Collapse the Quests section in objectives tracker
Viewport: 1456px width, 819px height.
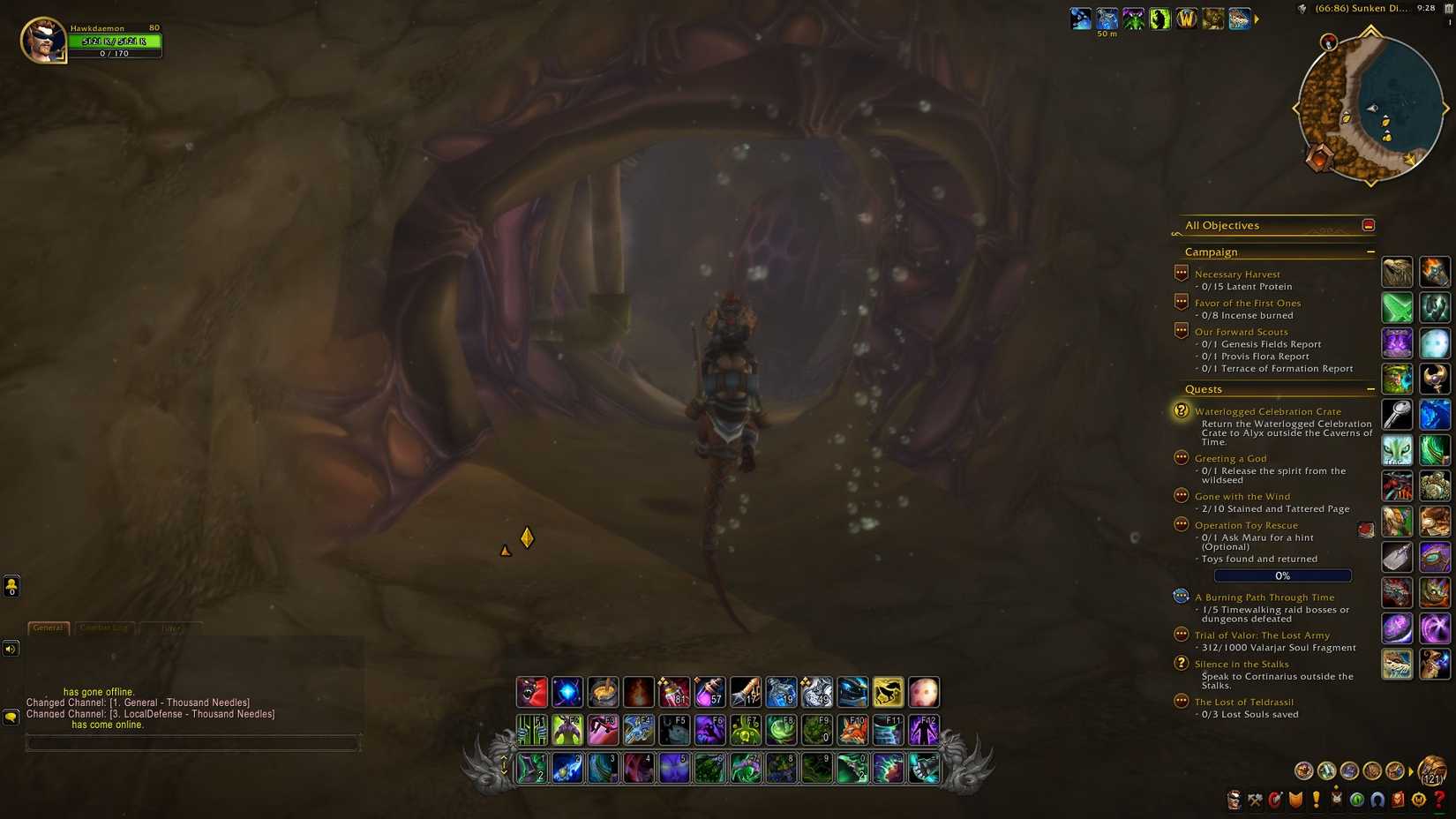click(x=1371, y=388)
